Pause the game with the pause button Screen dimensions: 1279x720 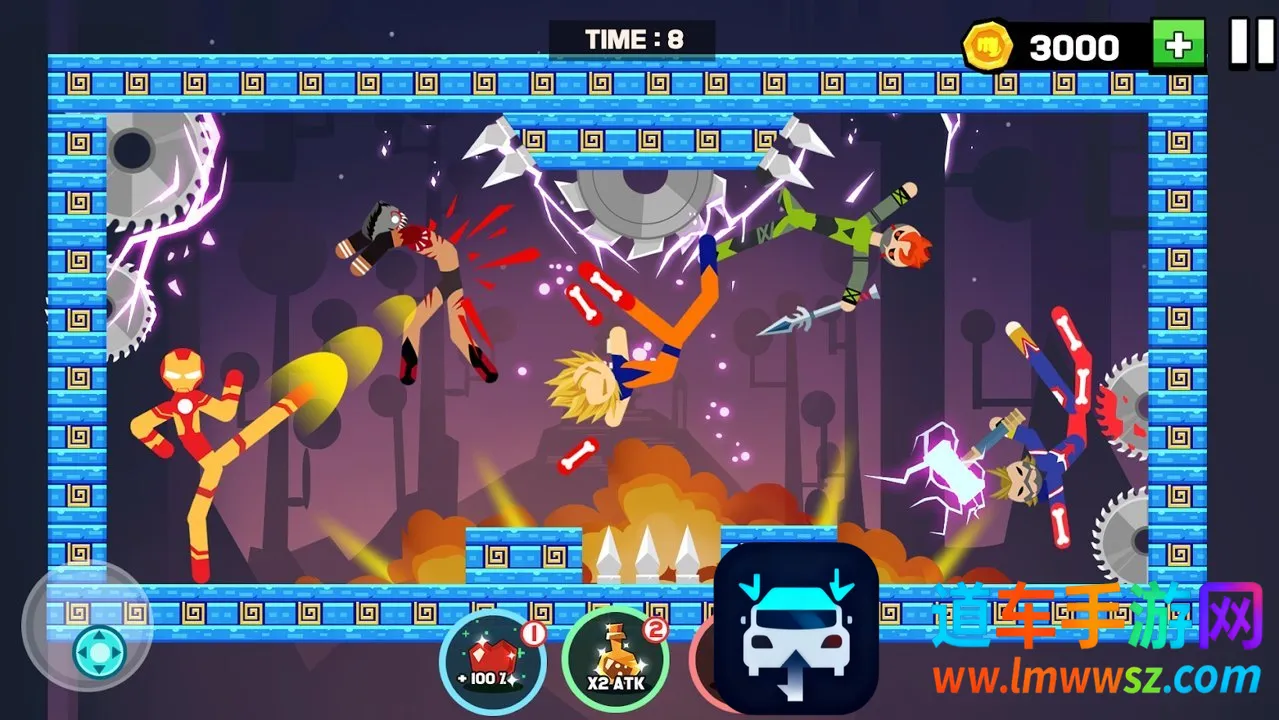point(1251,44)
